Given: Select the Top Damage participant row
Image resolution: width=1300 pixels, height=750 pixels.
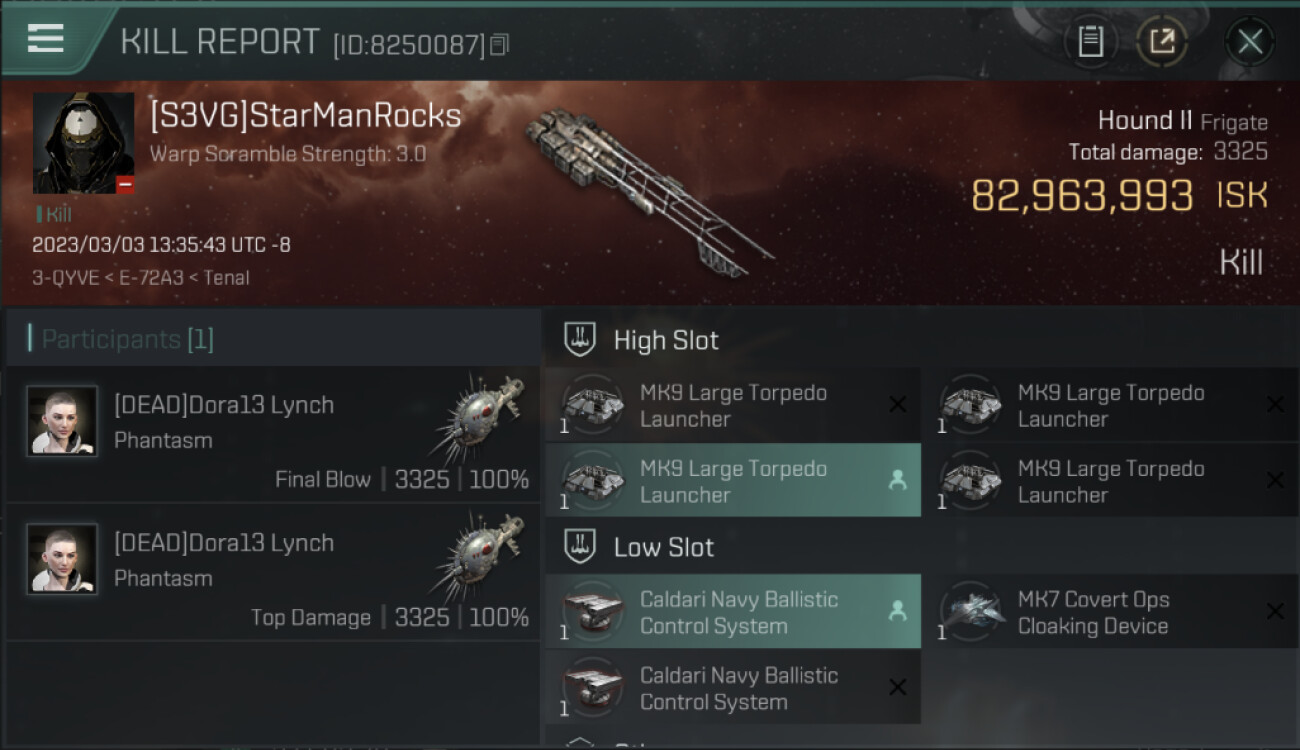Looking at the screenshot, I should click(x=272, y=573).
